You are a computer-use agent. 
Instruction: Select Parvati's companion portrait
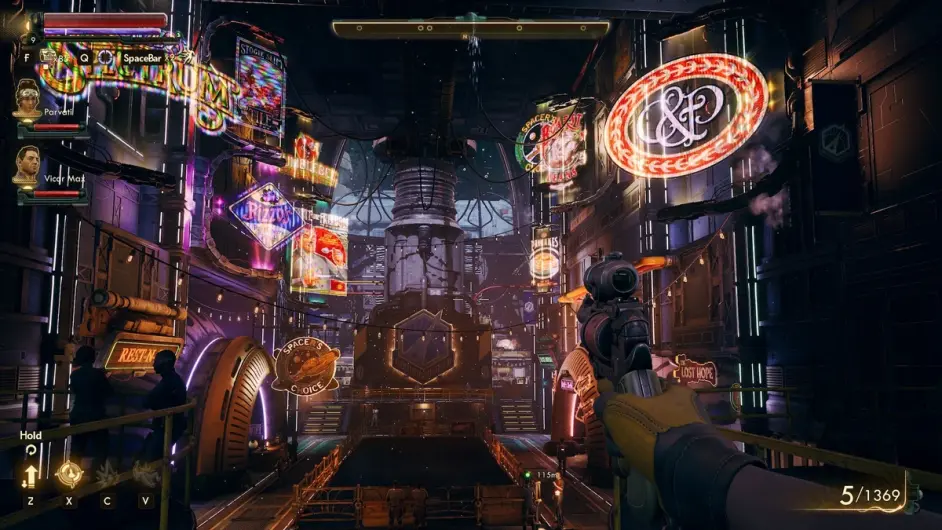coord(27,99)
